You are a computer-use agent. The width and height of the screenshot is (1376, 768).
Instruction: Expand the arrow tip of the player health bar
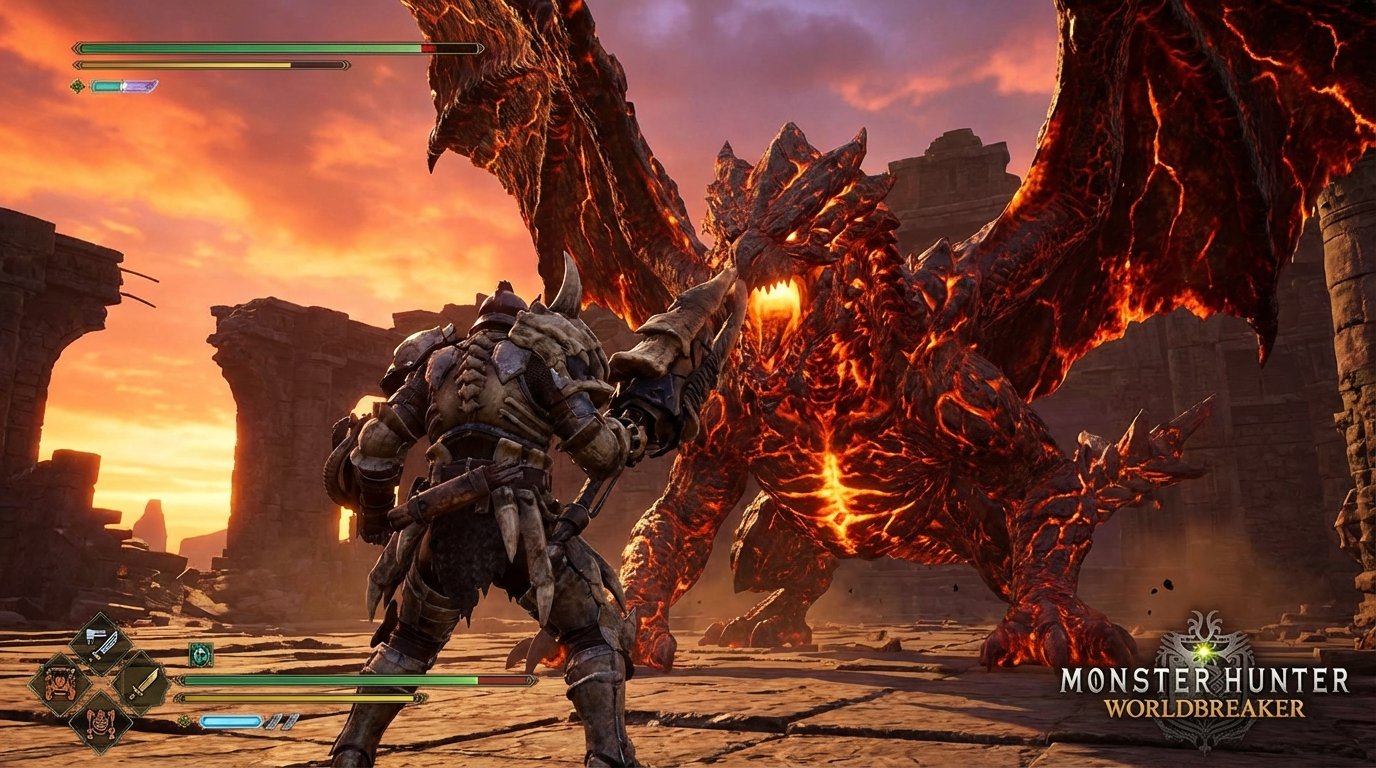[x=178, y=680]
